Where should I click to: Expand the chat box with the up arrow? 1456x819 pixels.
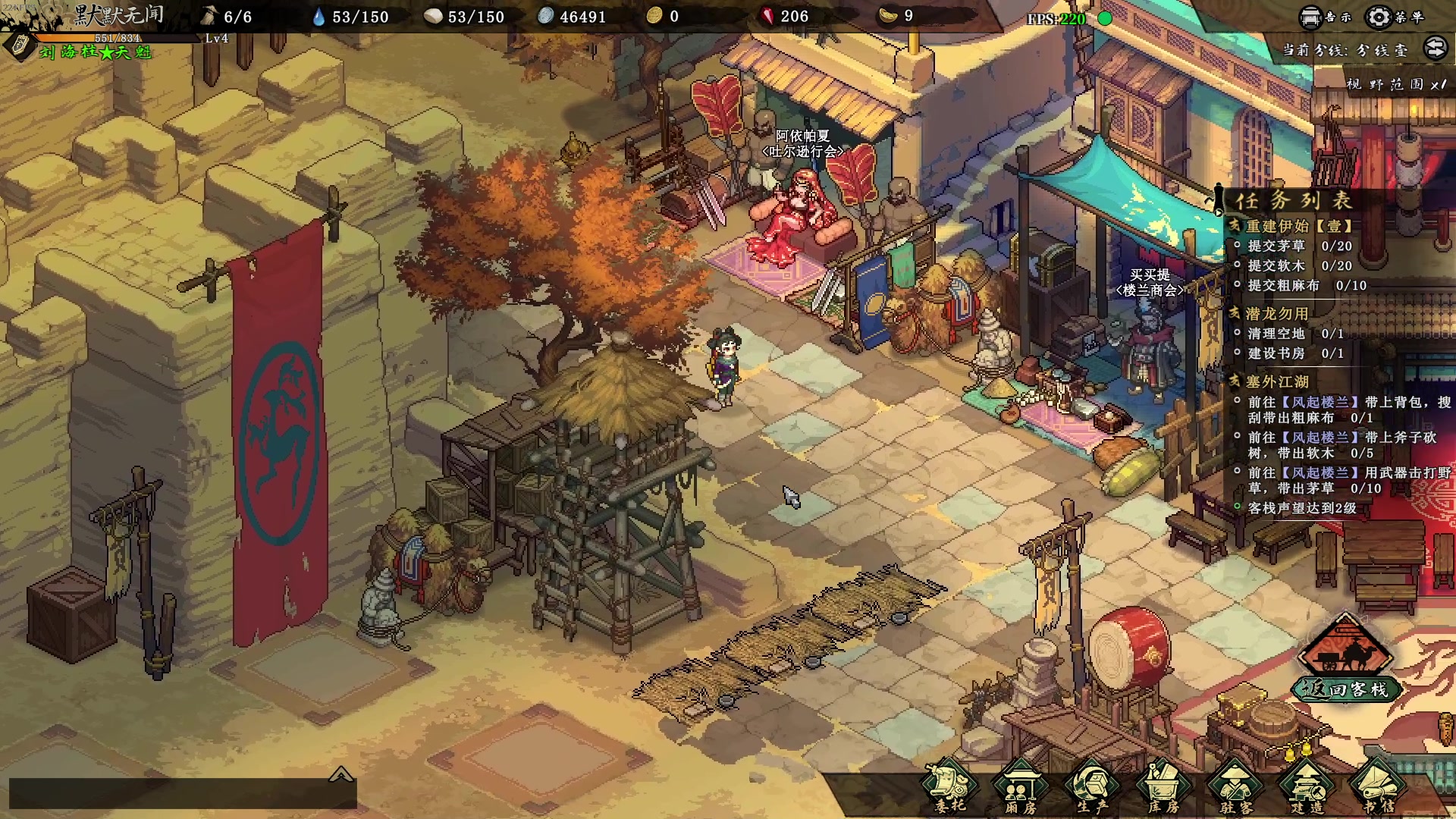point(340,773)
